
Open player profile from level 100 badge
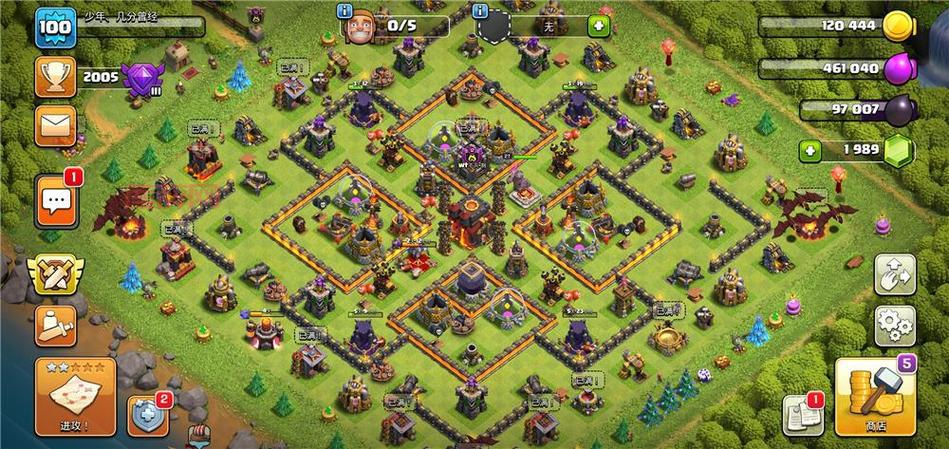[56, 27]
